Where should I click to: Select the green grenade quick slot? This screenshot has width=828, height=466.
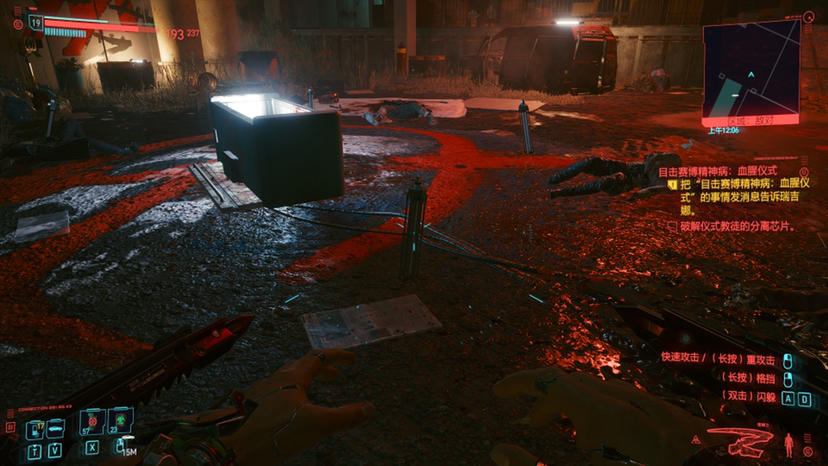(120, 422)
